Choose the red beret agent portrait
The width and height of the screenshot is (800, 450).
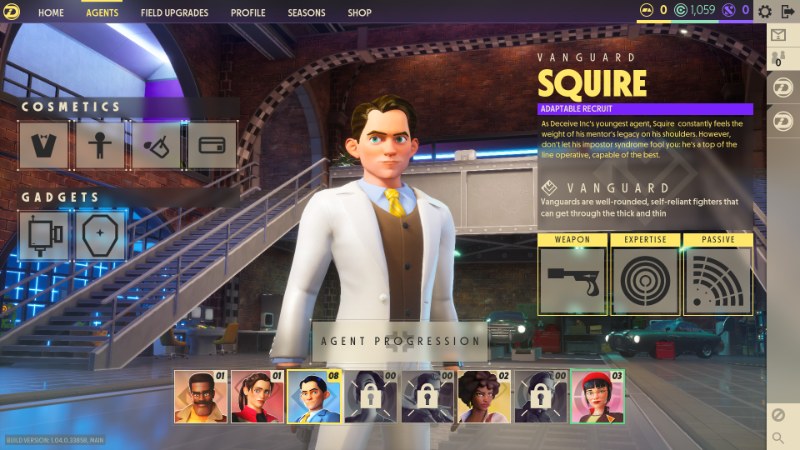596,398
